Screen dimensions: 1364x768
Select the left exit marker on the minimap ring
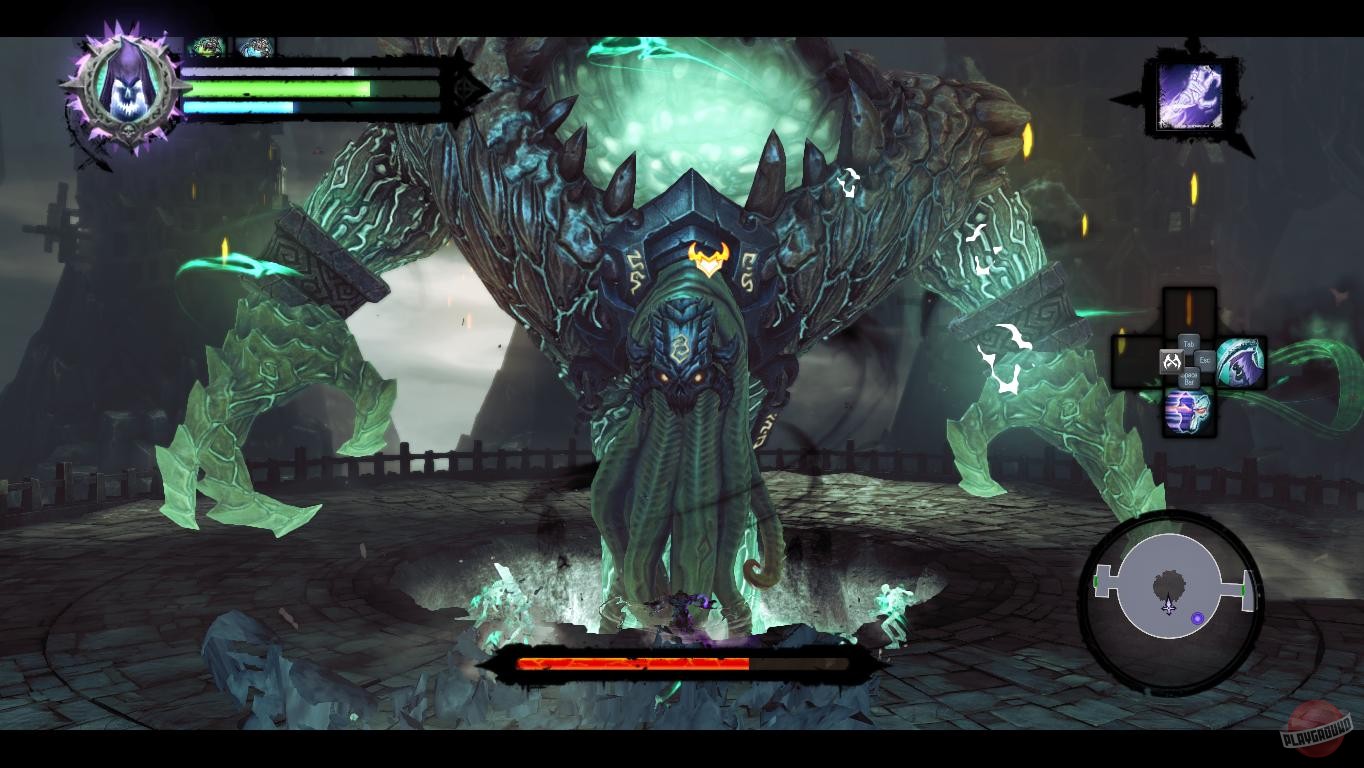pos(1096,581)
